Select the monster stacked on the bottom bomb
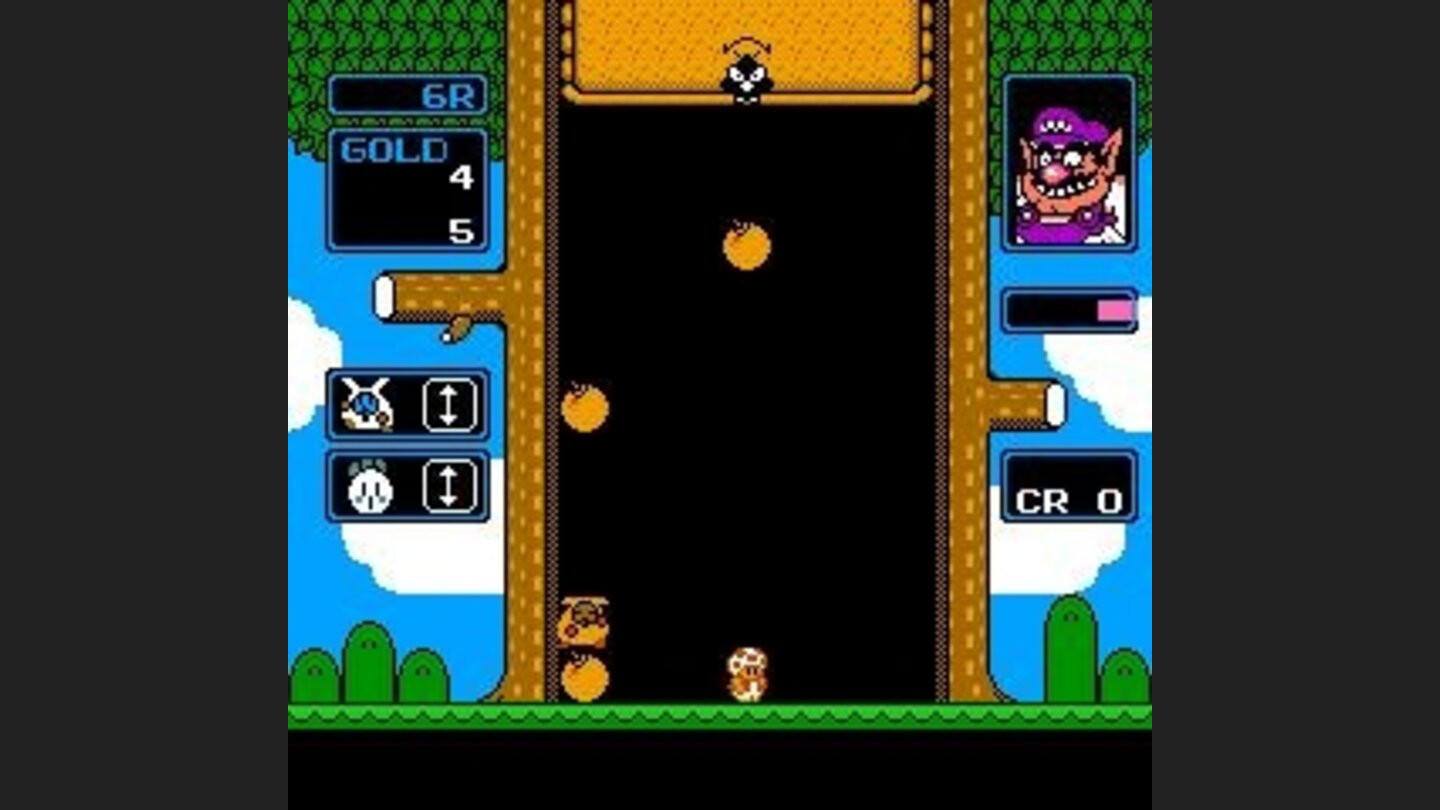Viewport: 1440px width, 810px height. [x=585, y=620]
